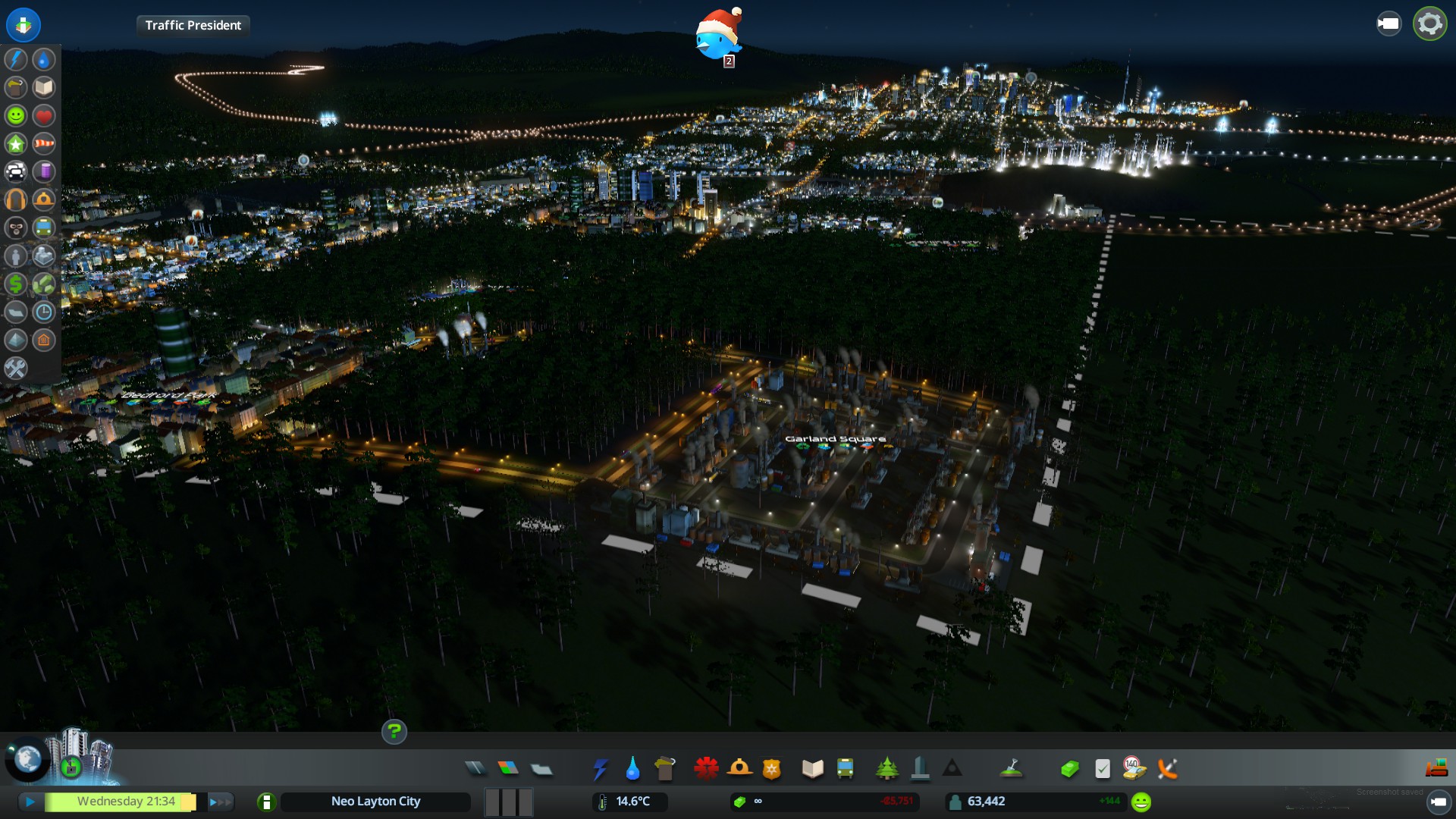Toggle the simulation play button
This screenshot has width=1456, height=819.
[x=30, y=802]
